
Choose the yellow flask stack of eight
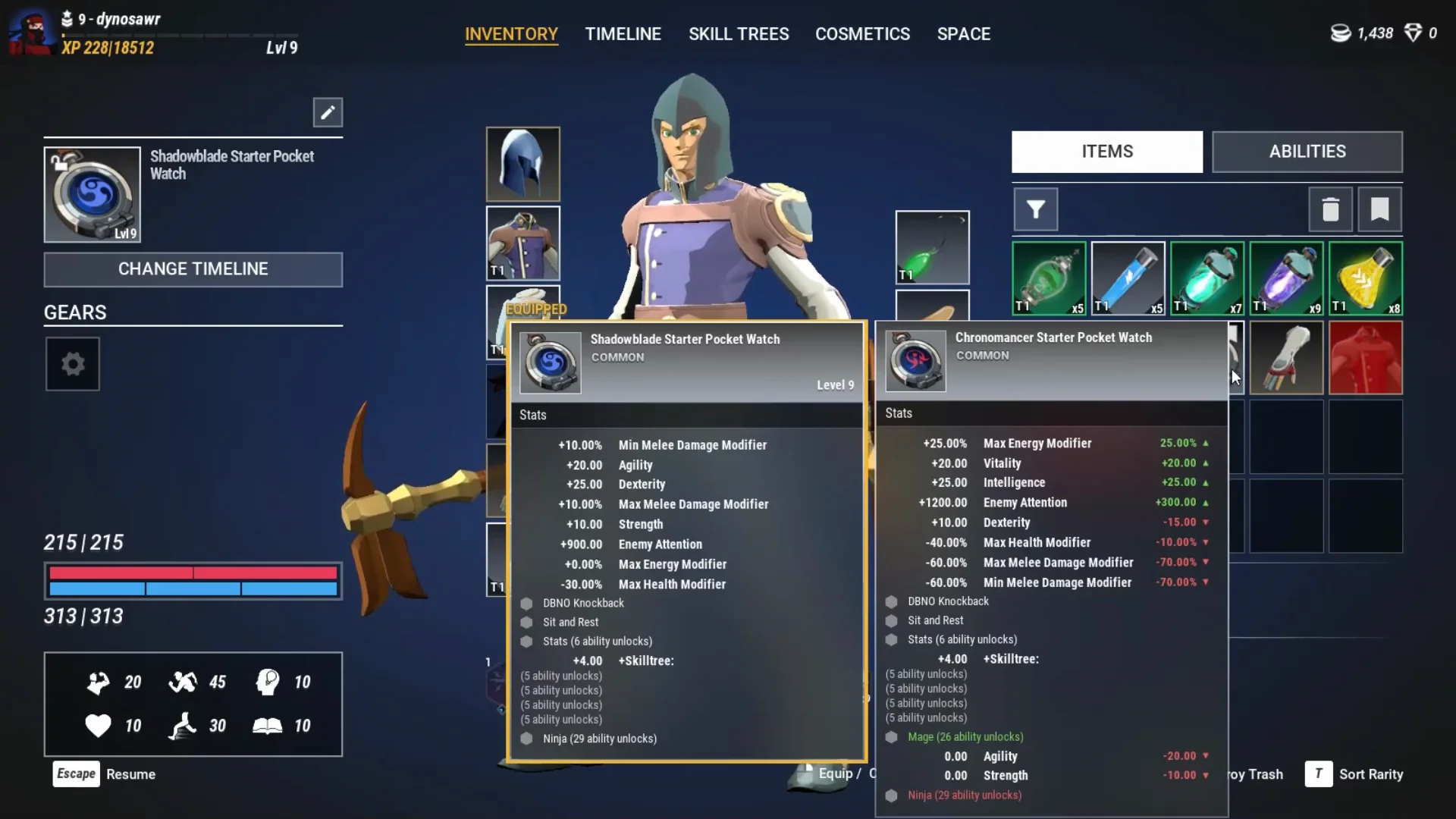tap(1365, 278)
